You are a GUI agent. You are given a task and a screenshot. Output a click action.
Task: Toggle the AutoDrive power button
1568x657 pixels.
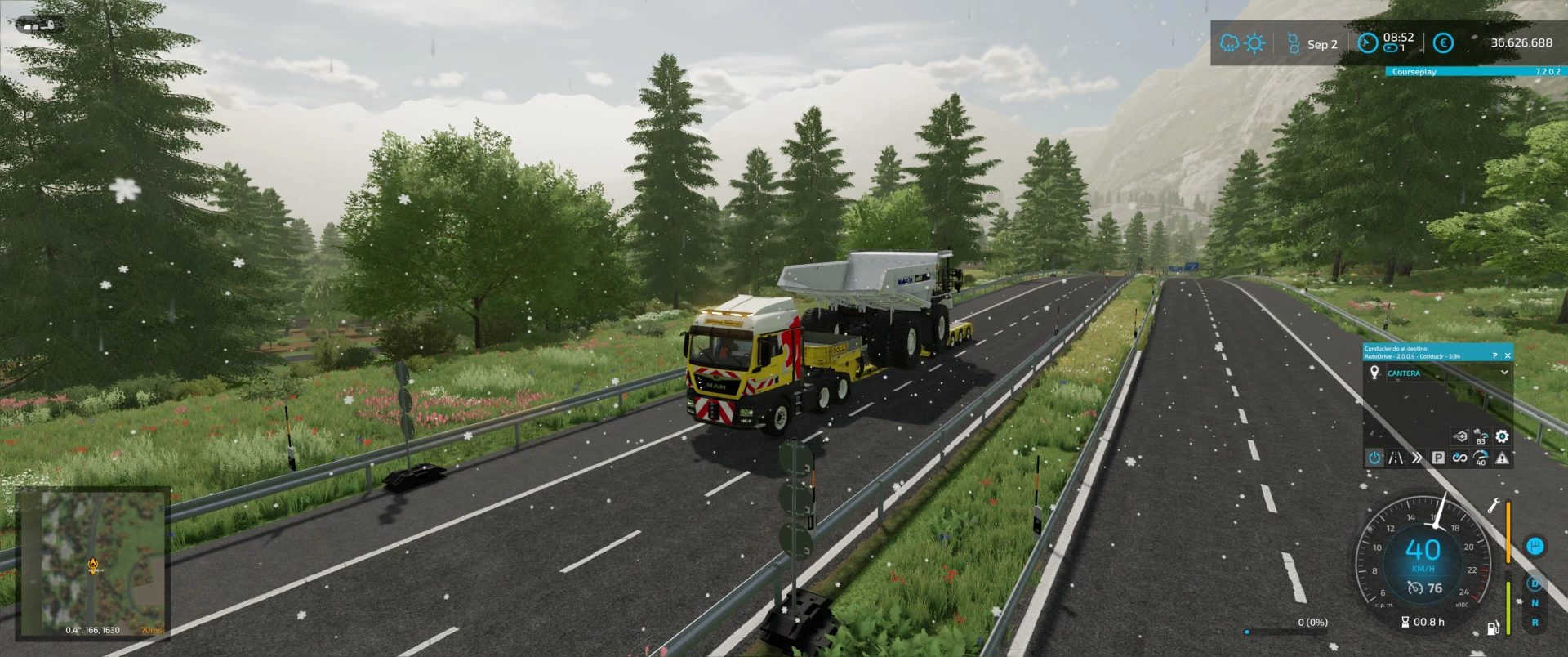(x=1374, y=458)
